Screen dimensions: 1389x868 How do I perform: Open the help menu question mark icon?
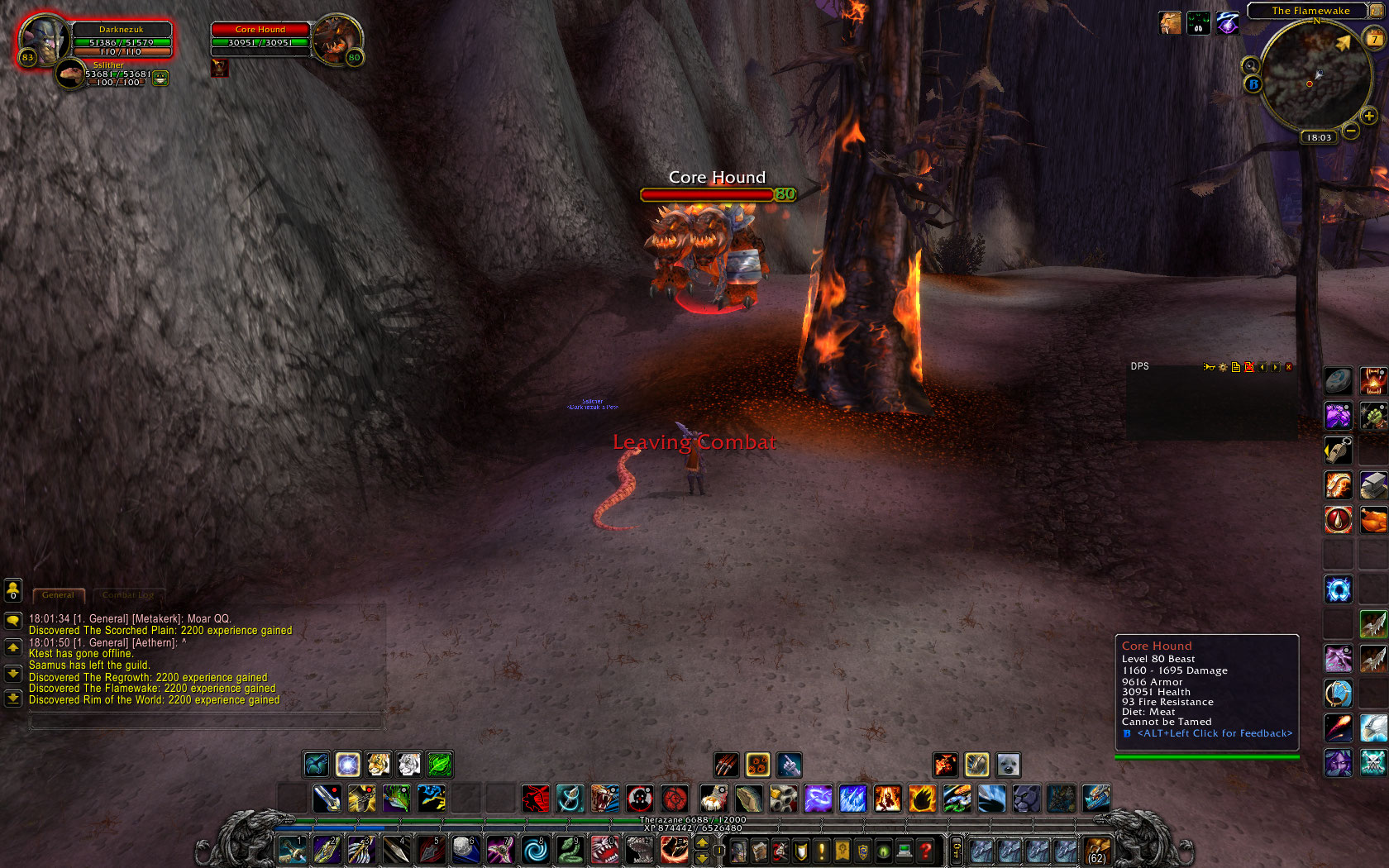coord(924,851)
